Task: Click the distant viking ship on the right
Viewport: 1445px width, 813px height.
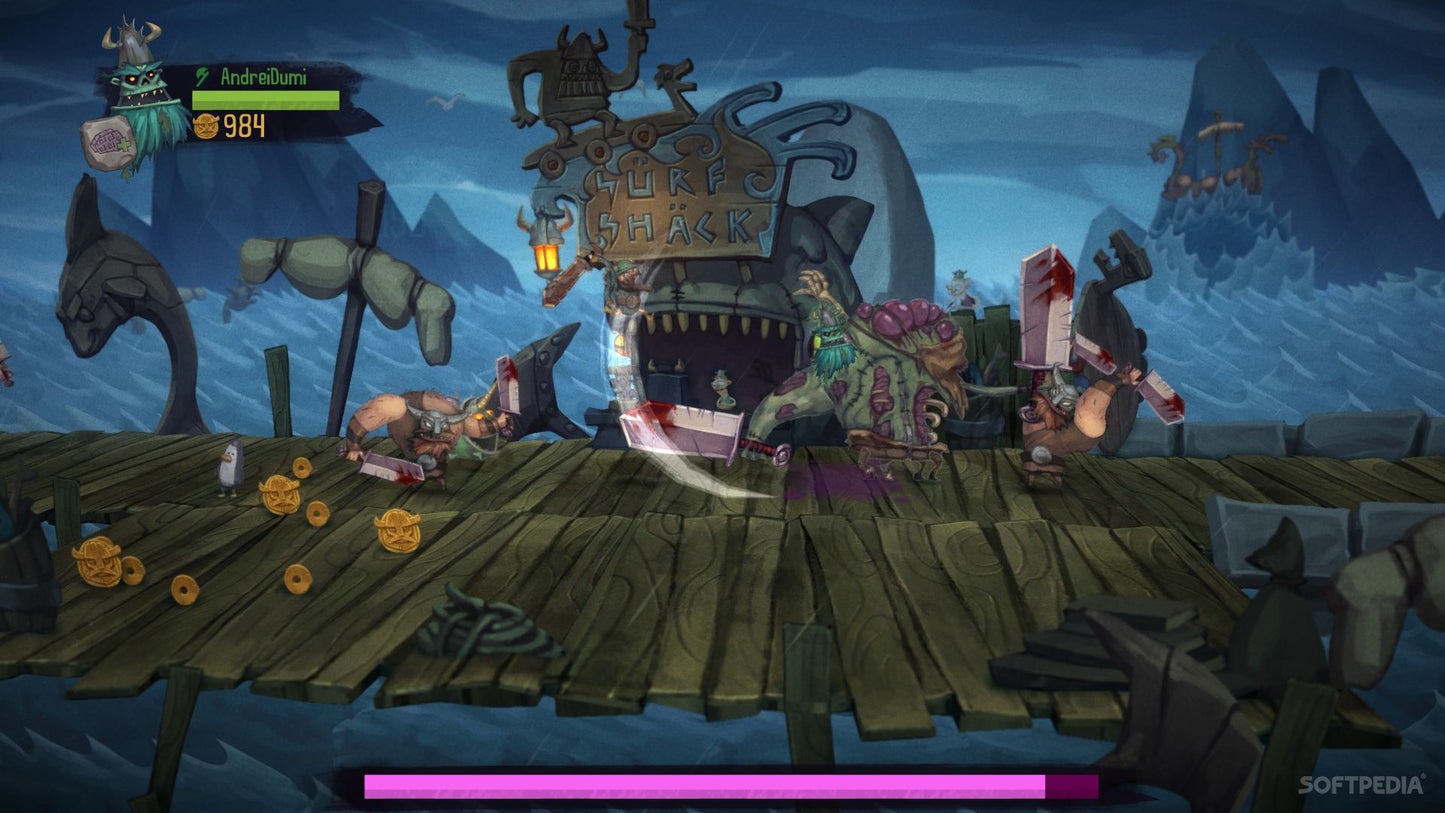Action: click(1213, 160)
